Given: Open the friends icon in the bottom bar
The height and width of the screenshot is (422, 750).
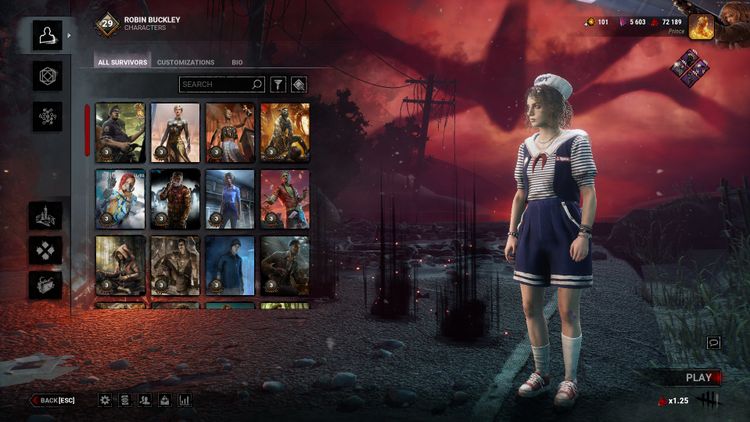Looking at the screenshot, I should pos(145,400).
